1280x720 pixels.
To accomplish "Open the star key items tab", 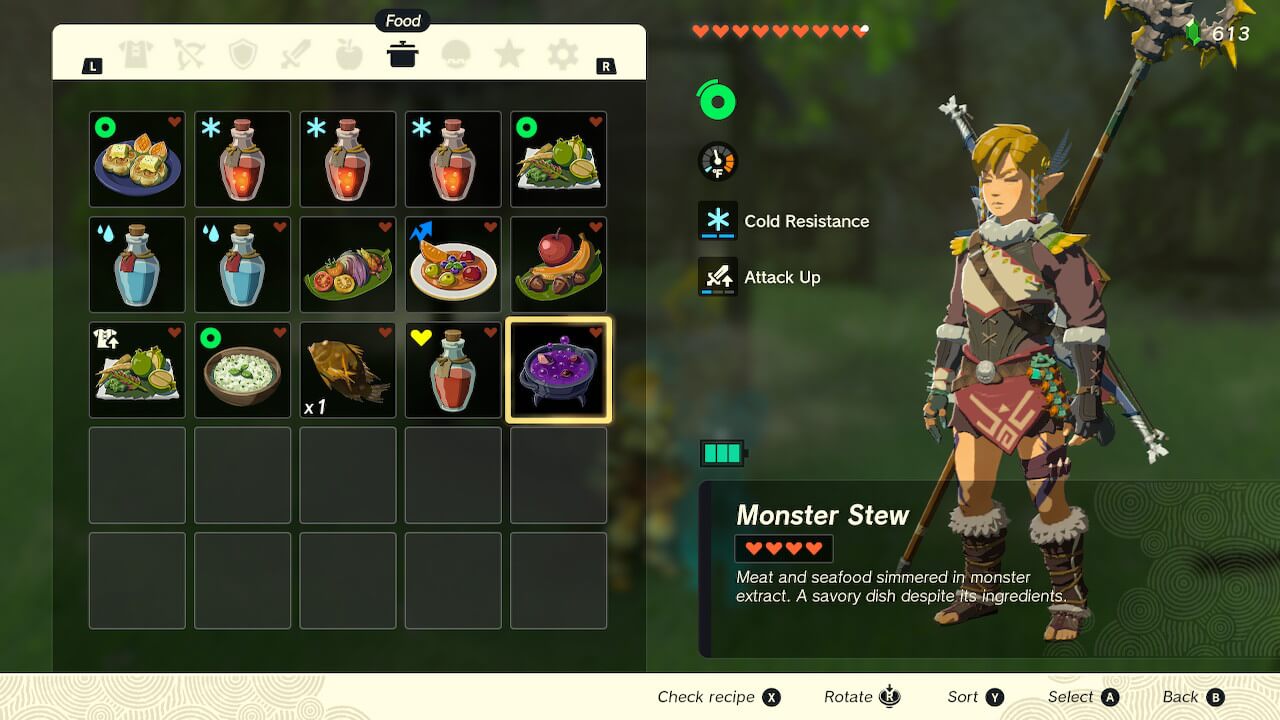I will [509, 54].
